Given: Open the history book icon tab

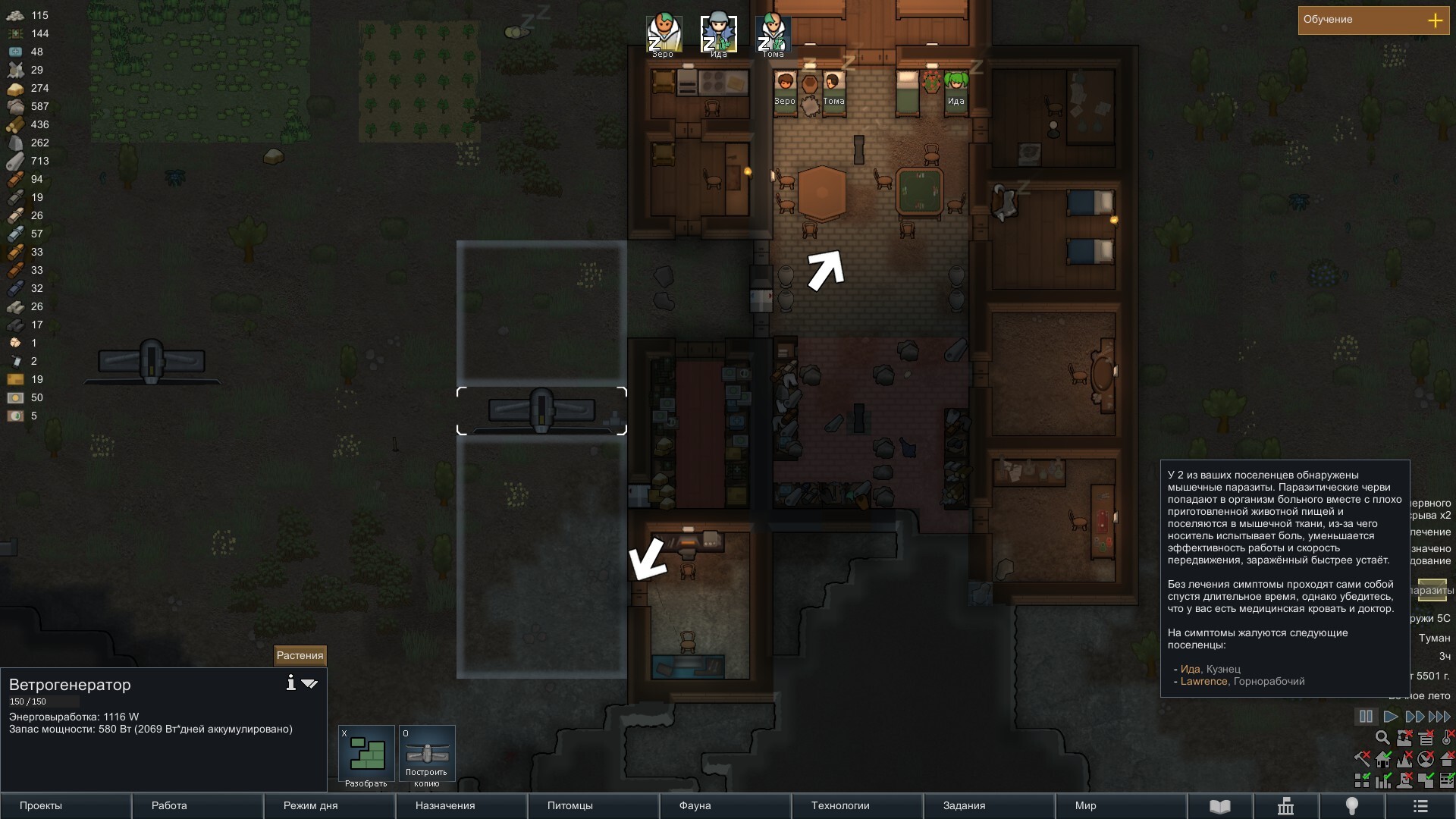Looking at the screenshot, I should coord(1219,806).
